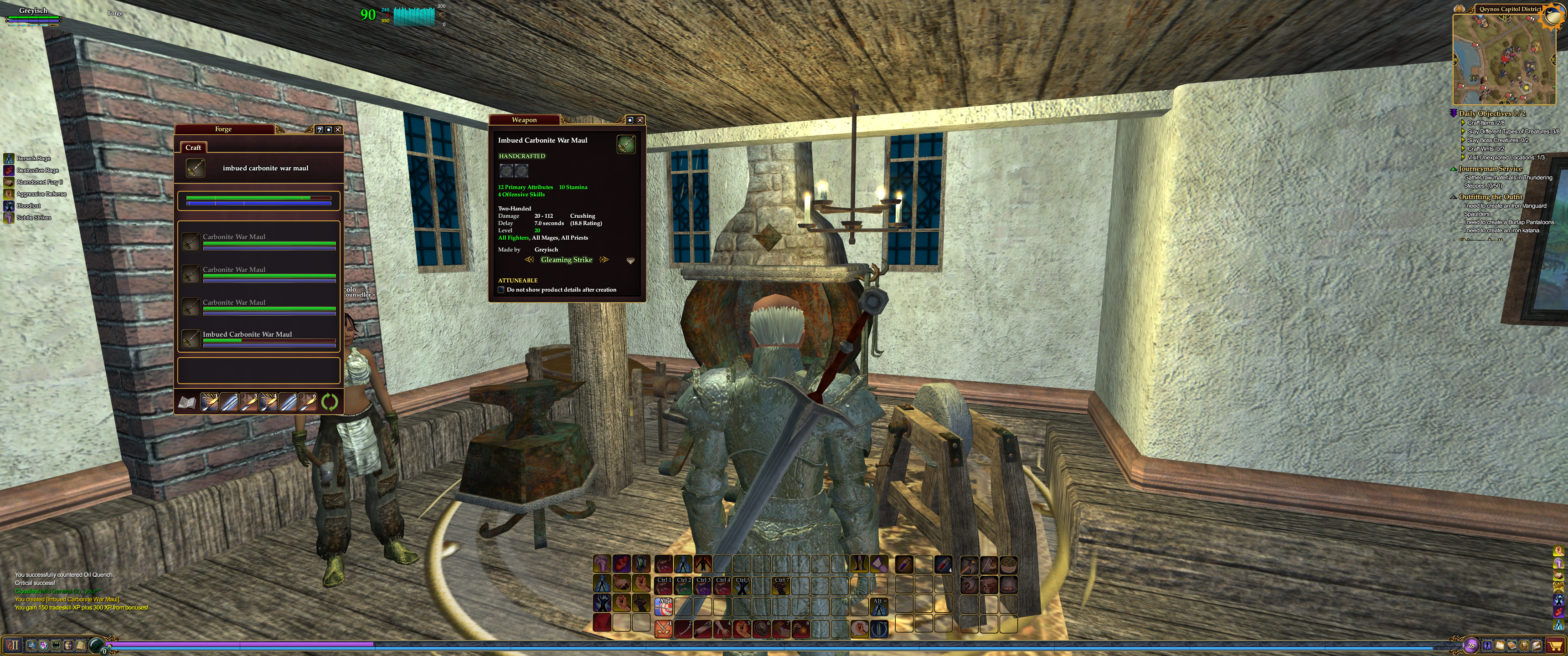Click the green repeat-crafting arrows button
1568x656 pixels.
329,402
